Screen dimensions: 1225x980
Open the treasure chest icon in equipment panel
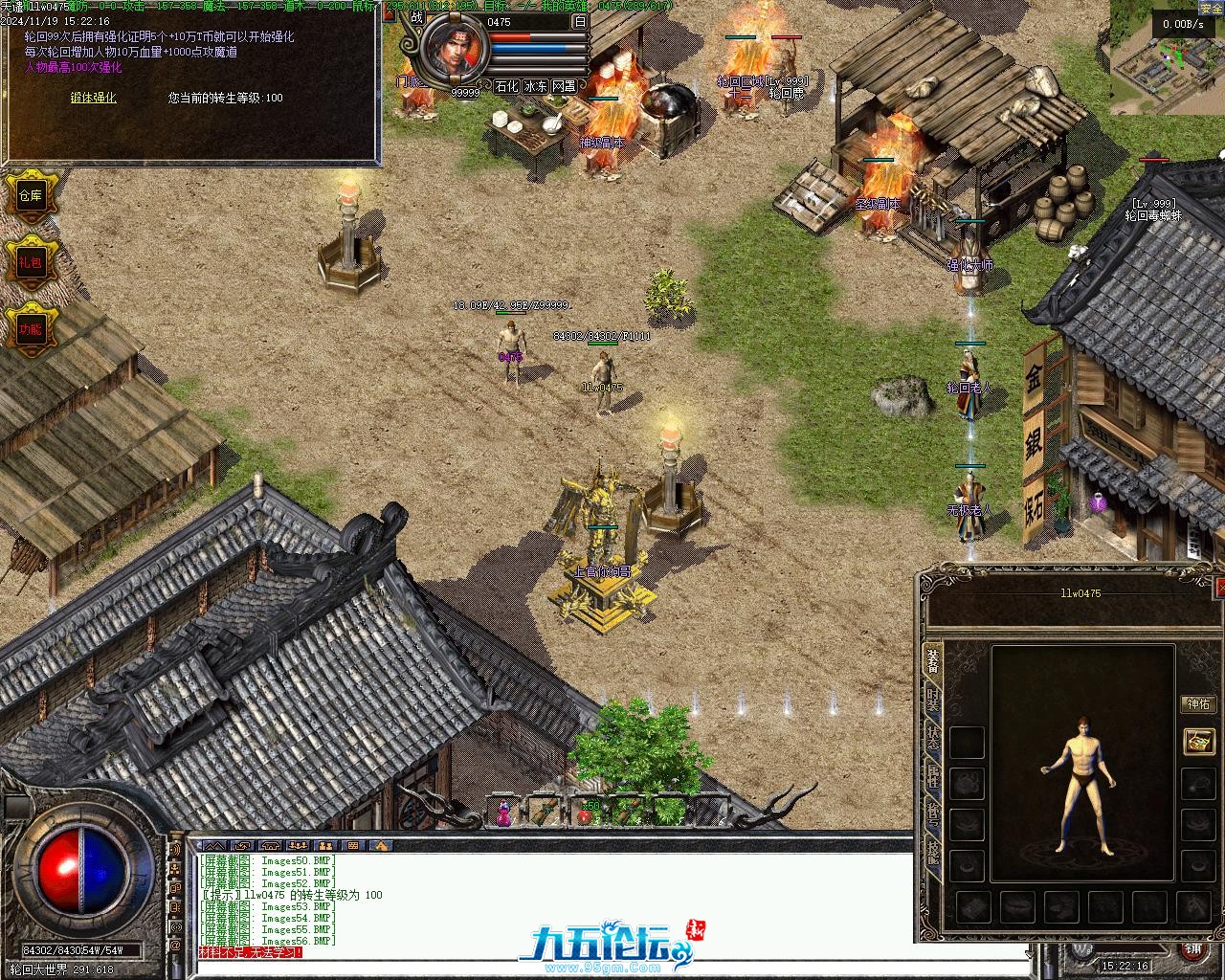(x=1198, y=741)
